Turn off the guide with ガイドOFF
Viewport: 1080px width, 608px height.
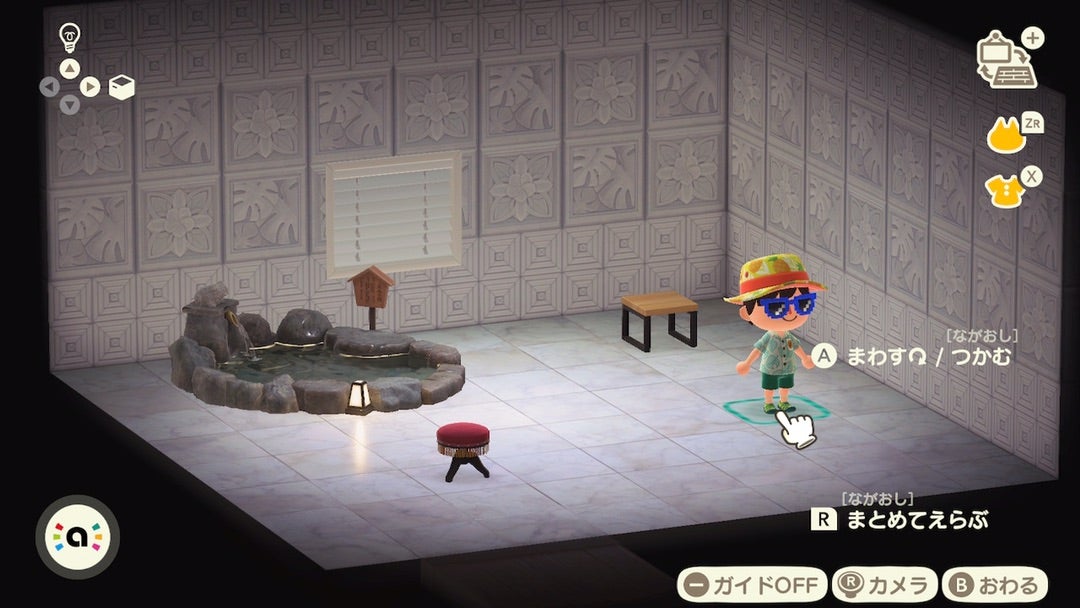click(752, 584)
